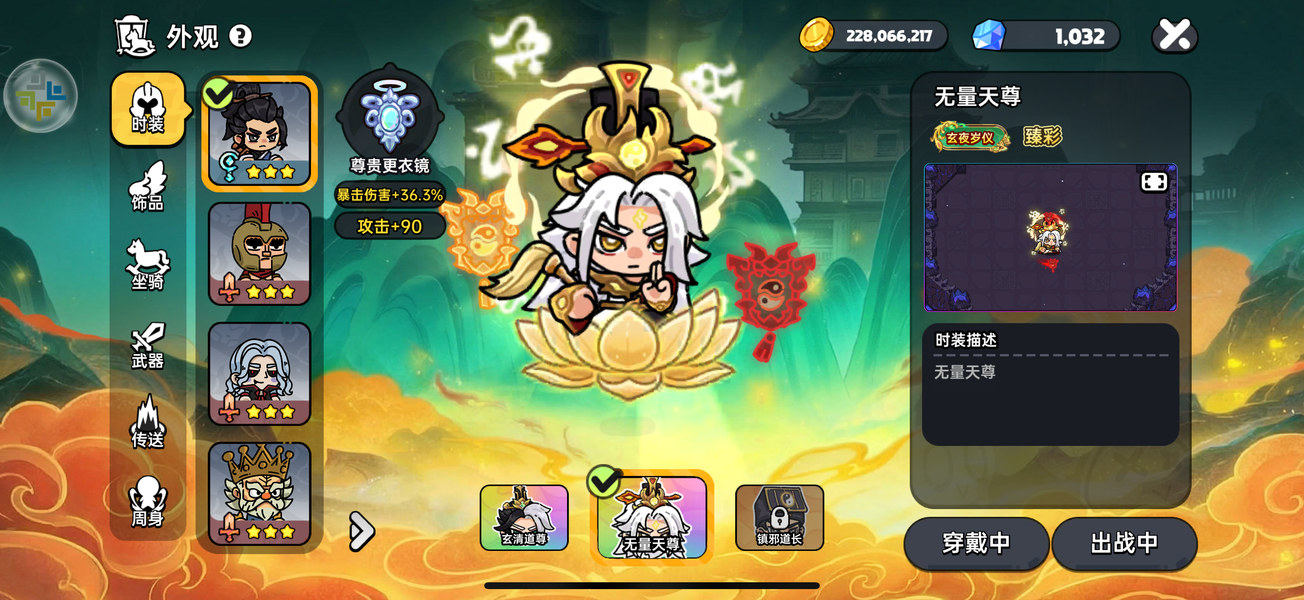Select the 玄清道尊 costume

[524, 518]
